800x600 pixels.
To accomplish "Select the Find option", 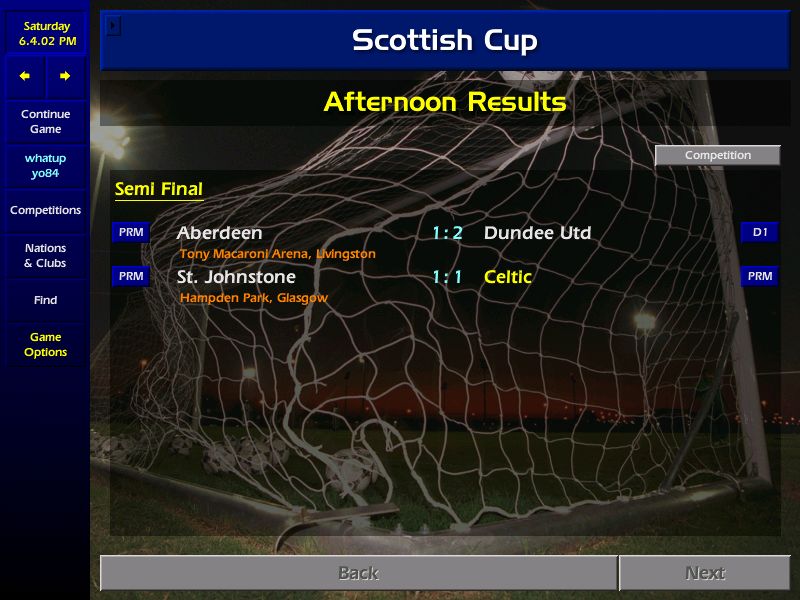I will 45,300.
